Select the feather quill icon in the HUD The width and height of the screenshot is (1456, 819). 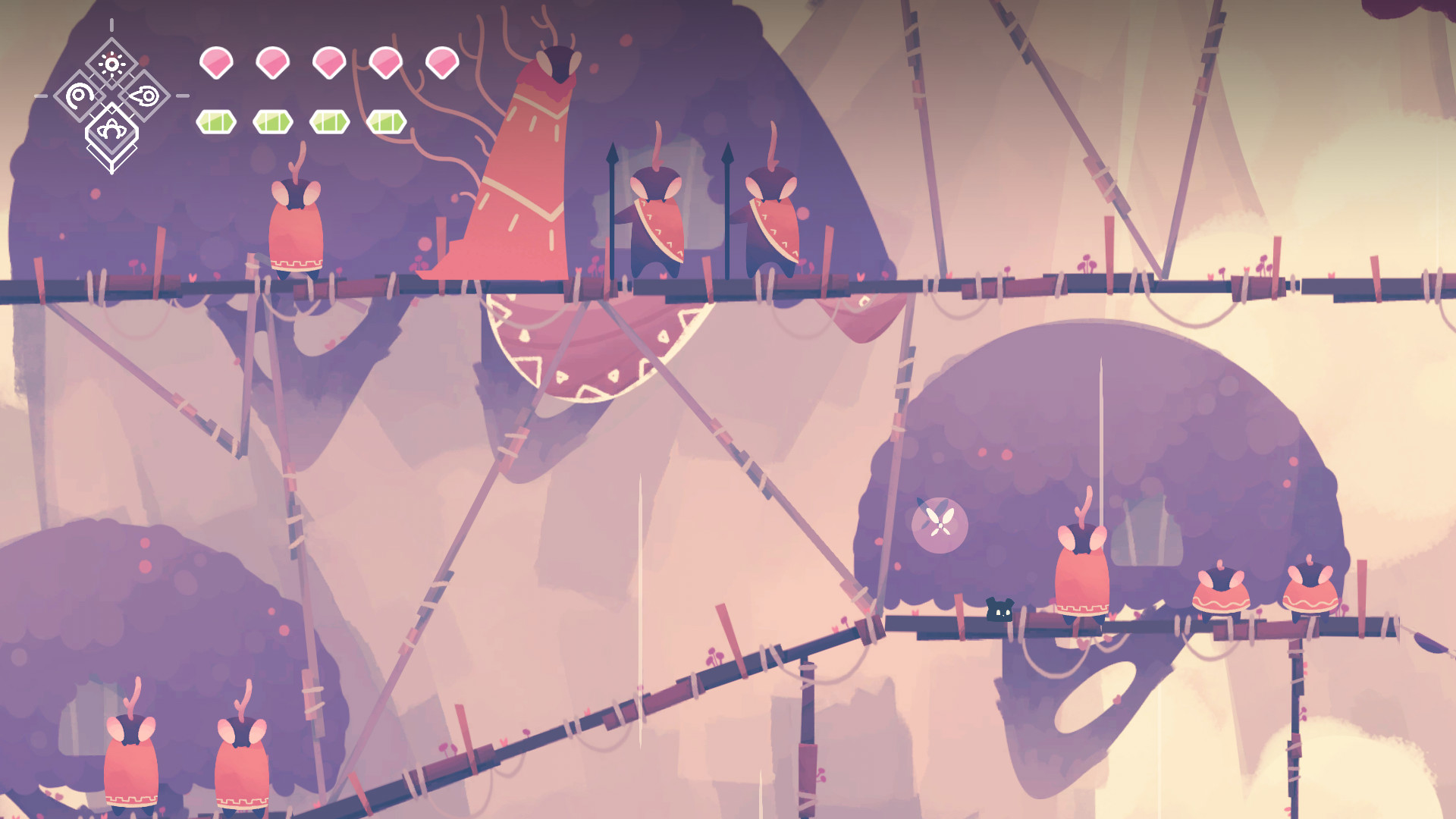(146, 96)
